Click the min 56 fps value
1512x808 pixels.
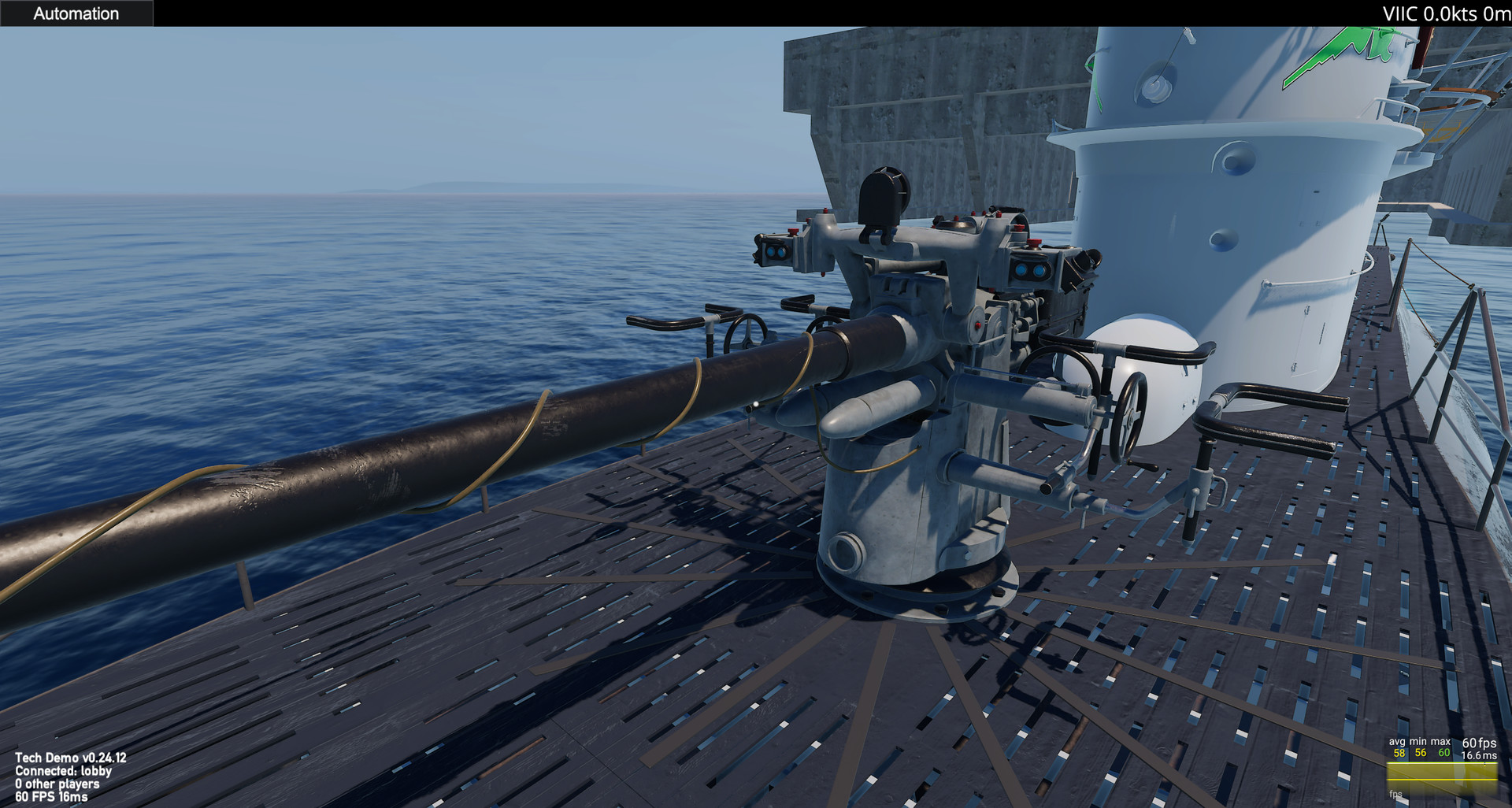tap(1420, 753)
